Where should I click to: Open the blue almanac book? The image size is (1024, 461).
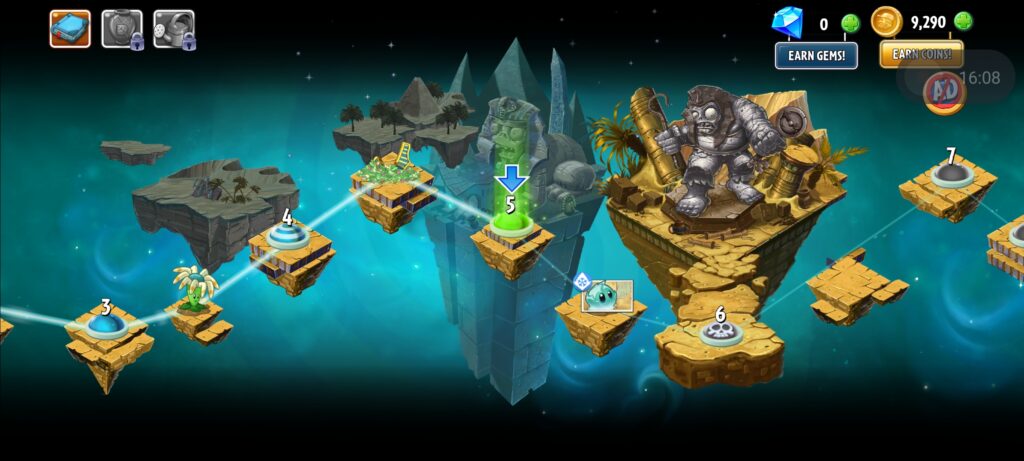click(x=70, y=29)
